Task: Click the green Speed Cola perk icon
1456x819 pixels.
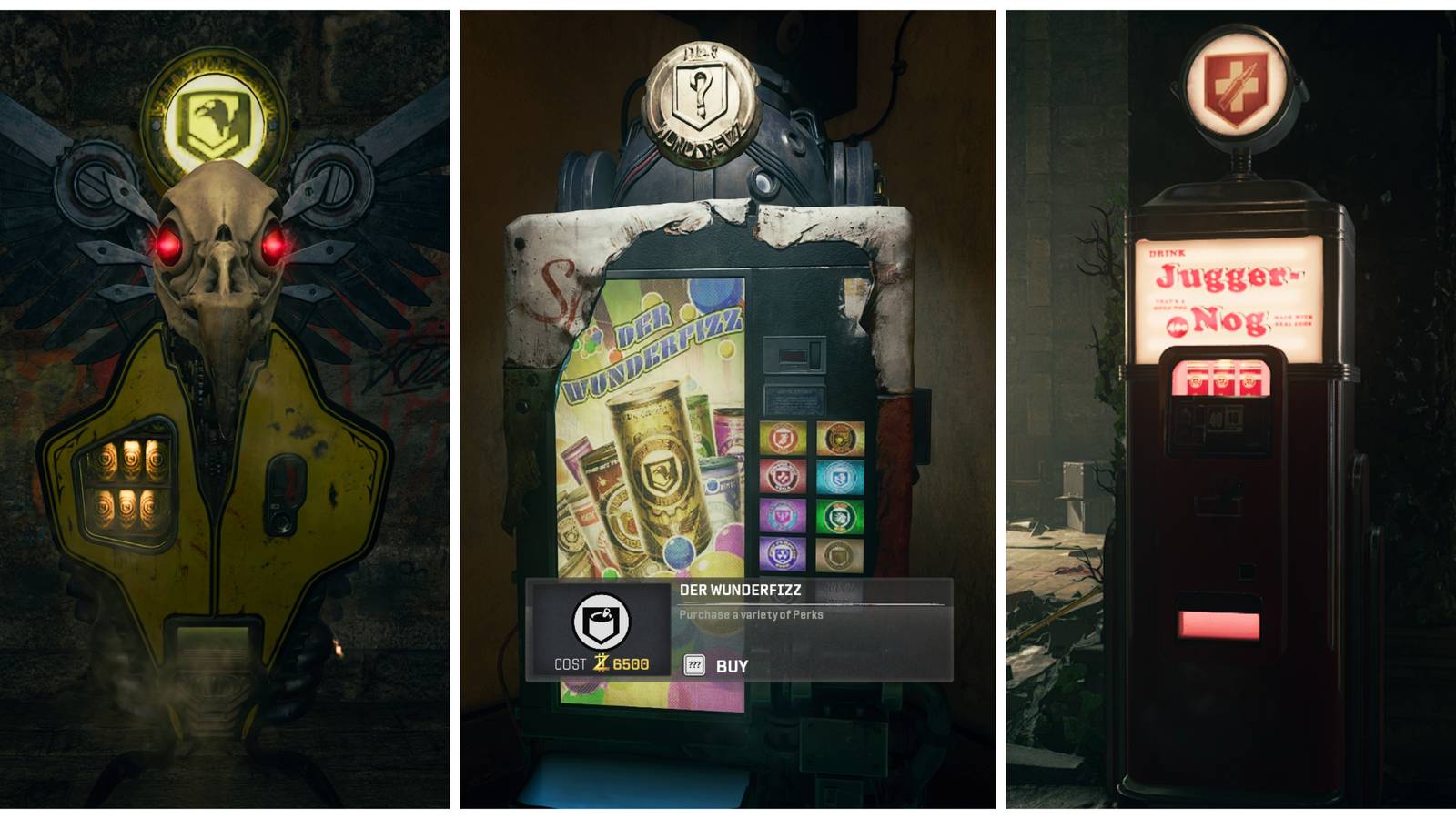Action: coord(840,516)
